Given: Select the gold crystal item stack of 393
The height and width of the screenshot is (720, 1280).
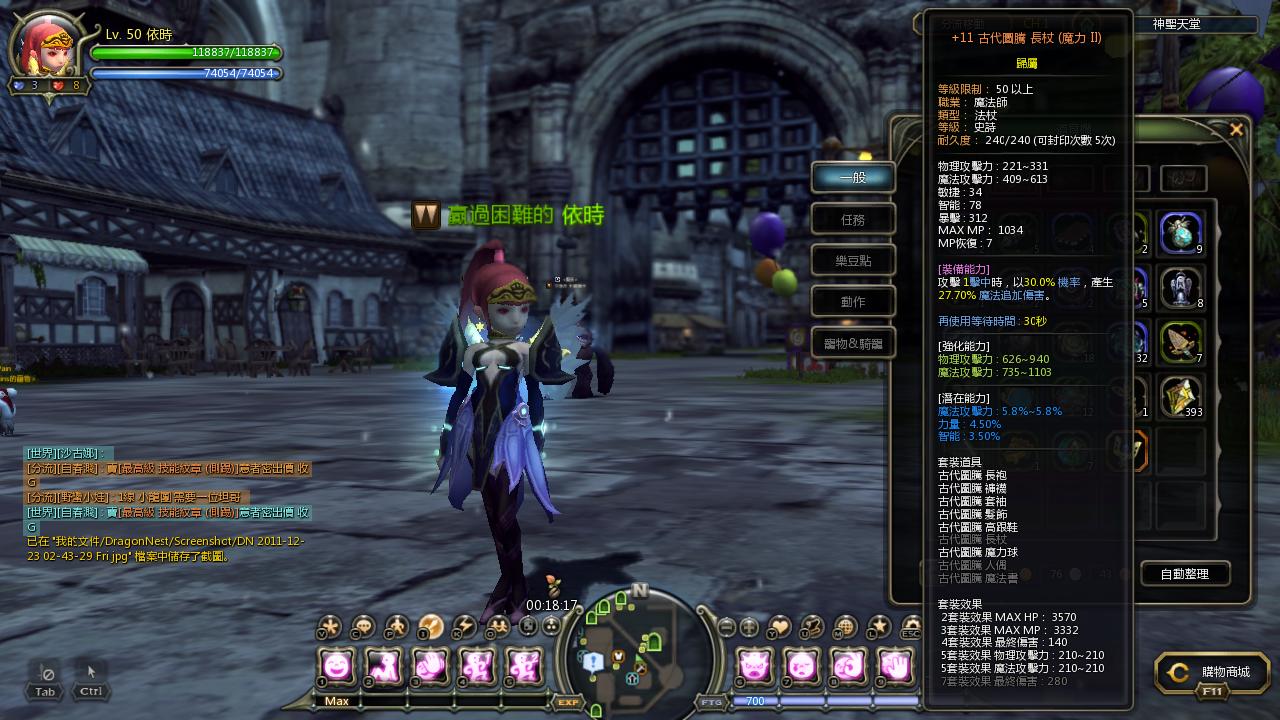Looking at the screenshot, I should 1181,397.
